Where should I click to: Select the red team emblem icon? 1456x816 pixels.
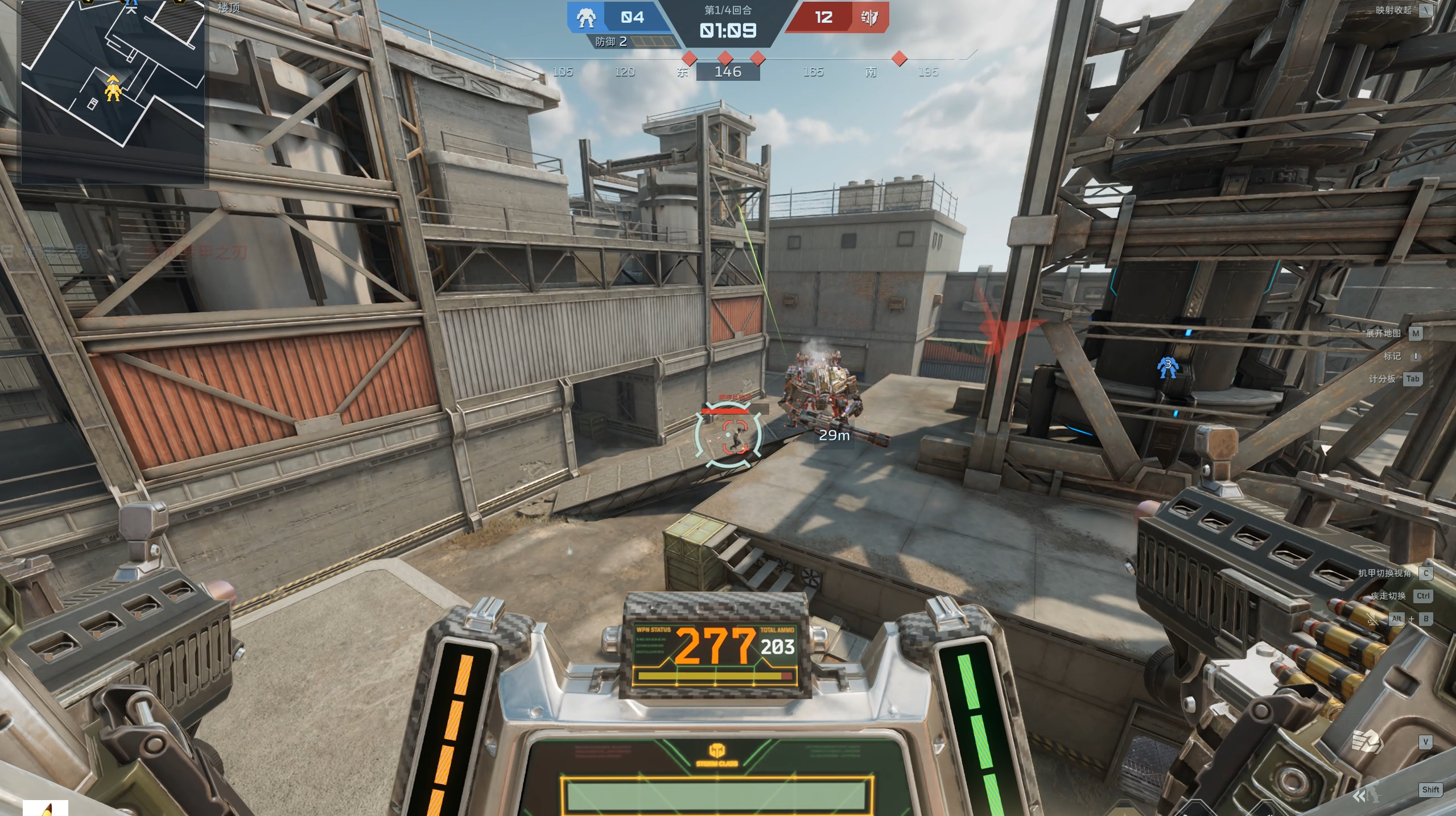pos(869,18)
